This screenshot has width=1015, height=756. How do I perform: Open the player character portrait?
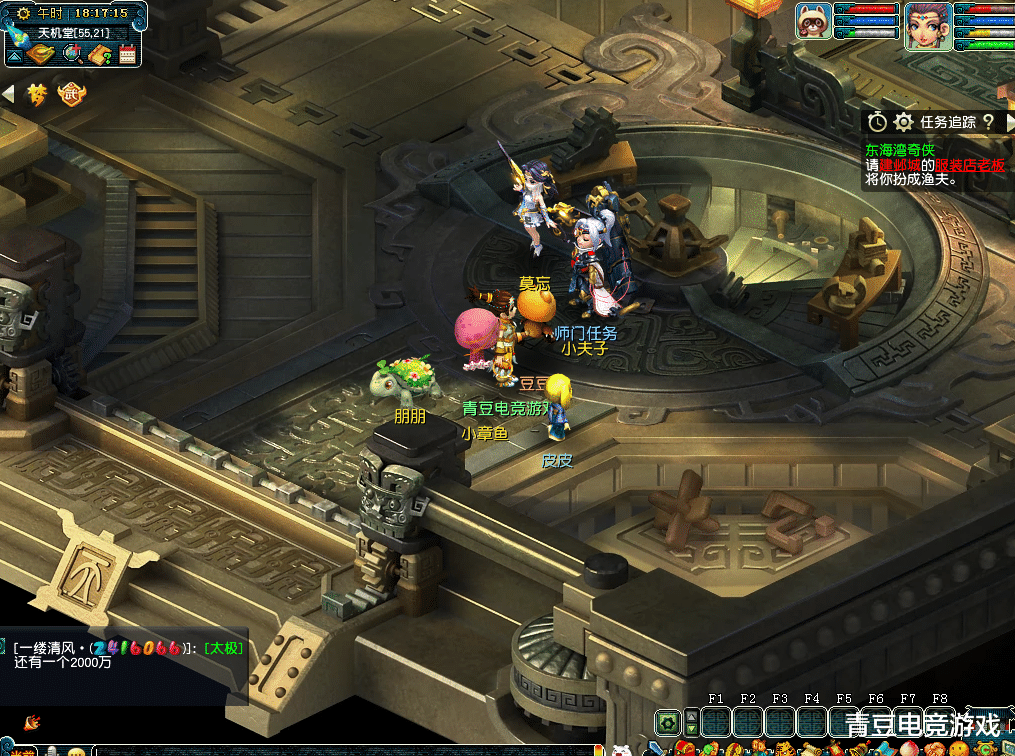[x=928, y=26]
